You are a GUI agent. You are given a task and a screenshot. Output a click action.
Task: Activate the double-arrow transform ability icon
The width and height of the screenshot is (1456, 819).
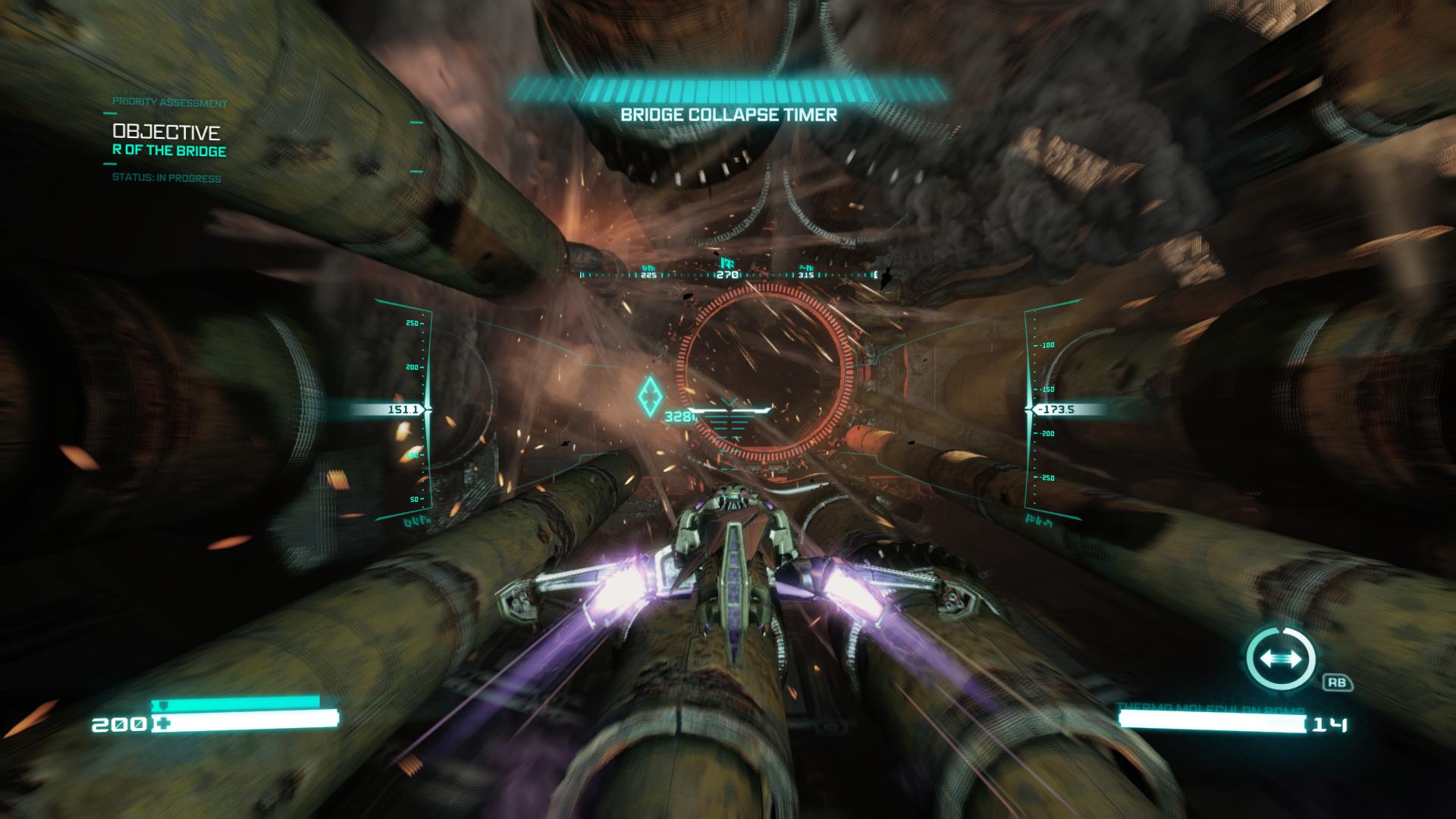[x=1282, y=658]
